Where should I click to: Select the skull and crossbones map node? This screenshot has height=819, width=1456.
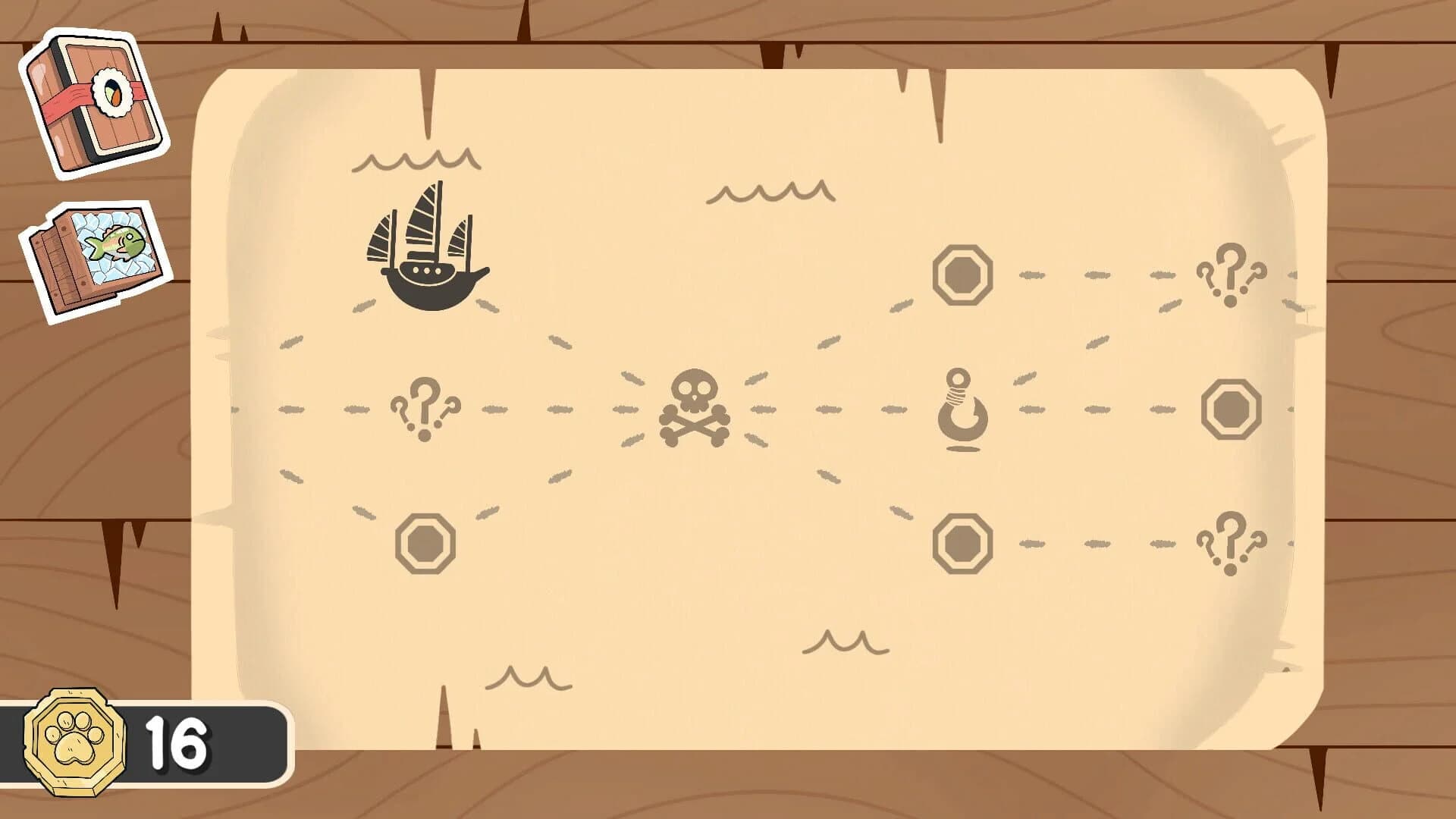point(694,409)
